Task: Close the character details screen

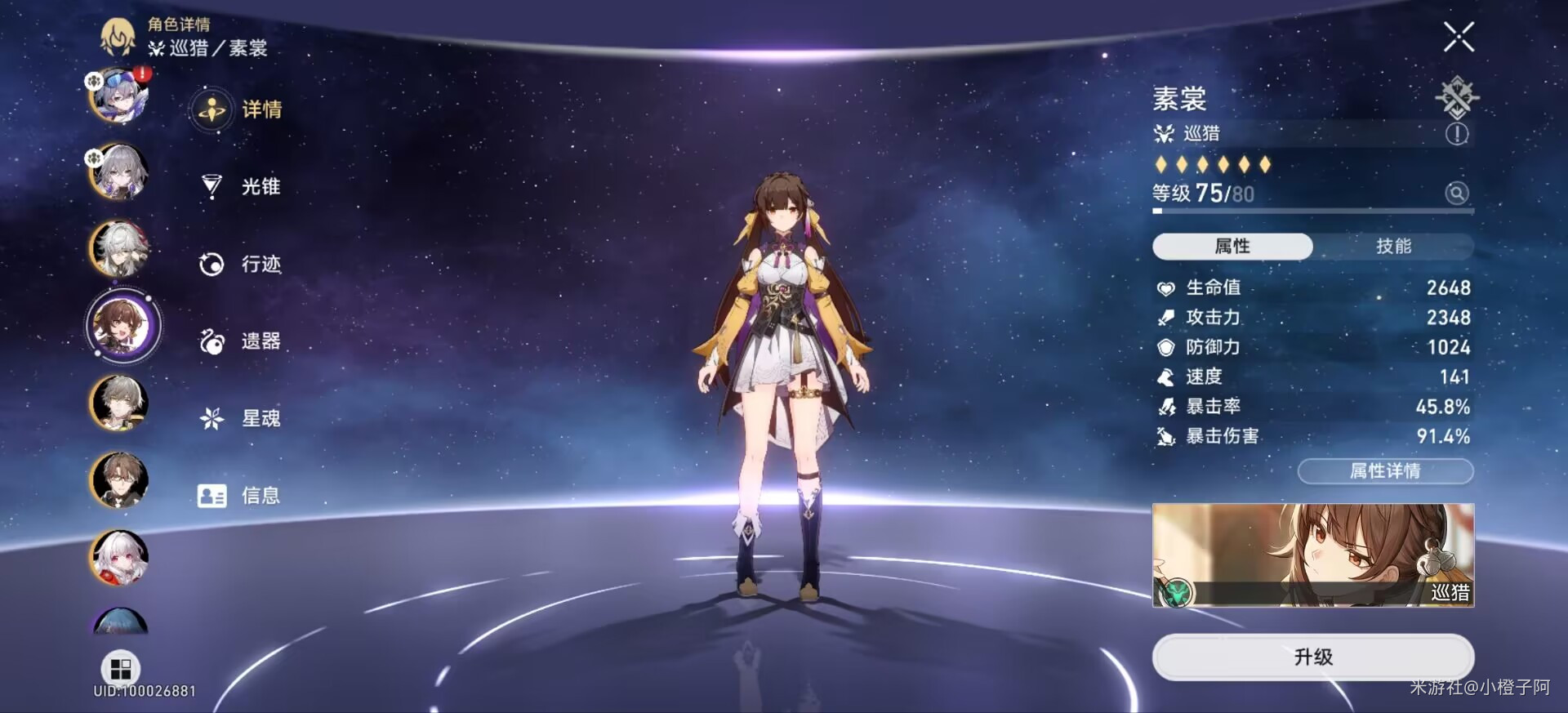Action: (x=1458, y=37)
